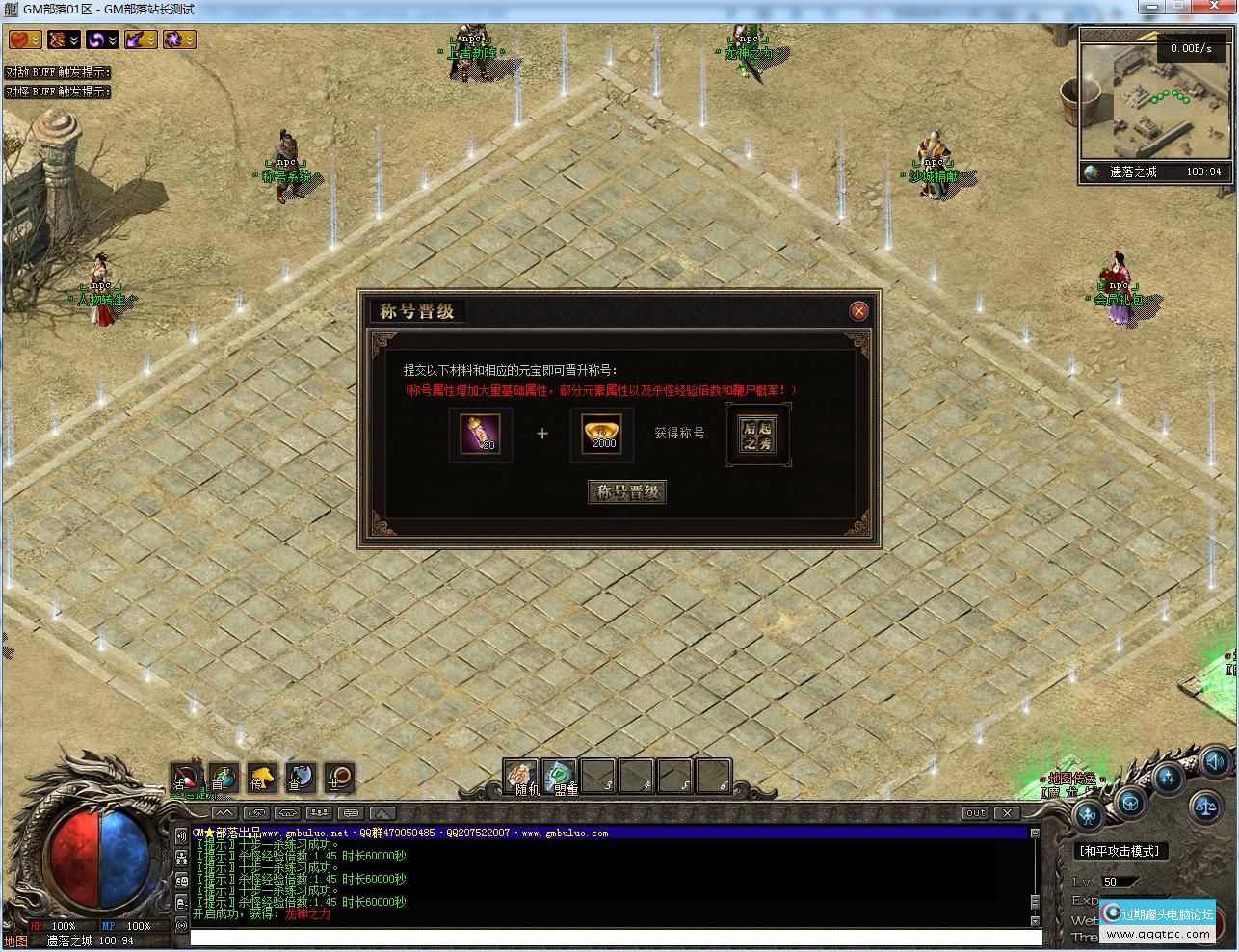Switch the 和平攻击模式 attack mode

click(x=1120, y=851)
